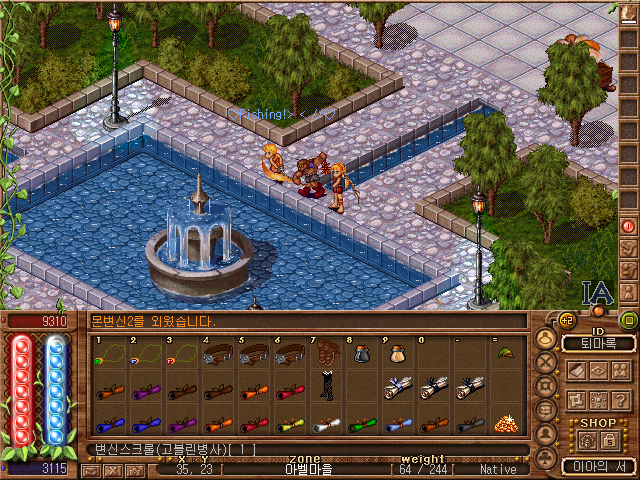Select the green leaf hat item
The width and height of the screenshot is (640, 480).
tap(506, 352)
